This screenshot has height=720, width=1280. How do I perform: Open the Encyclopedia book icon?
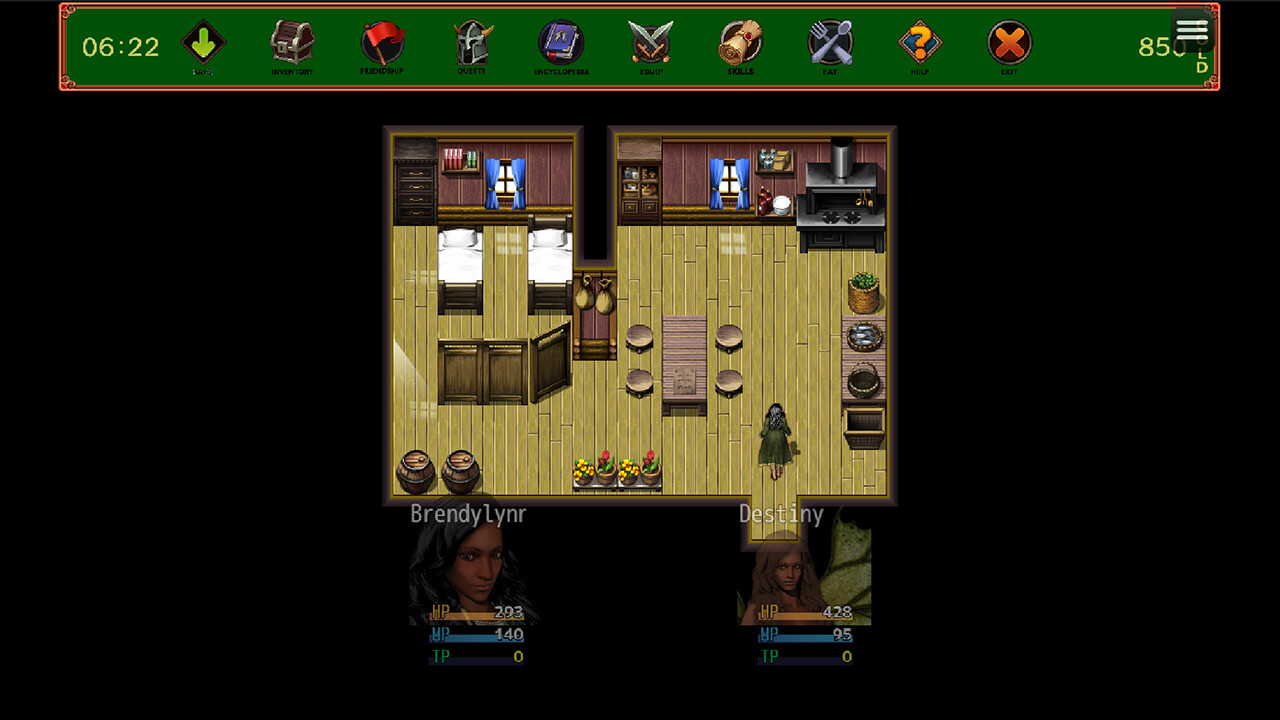point(560,44)
